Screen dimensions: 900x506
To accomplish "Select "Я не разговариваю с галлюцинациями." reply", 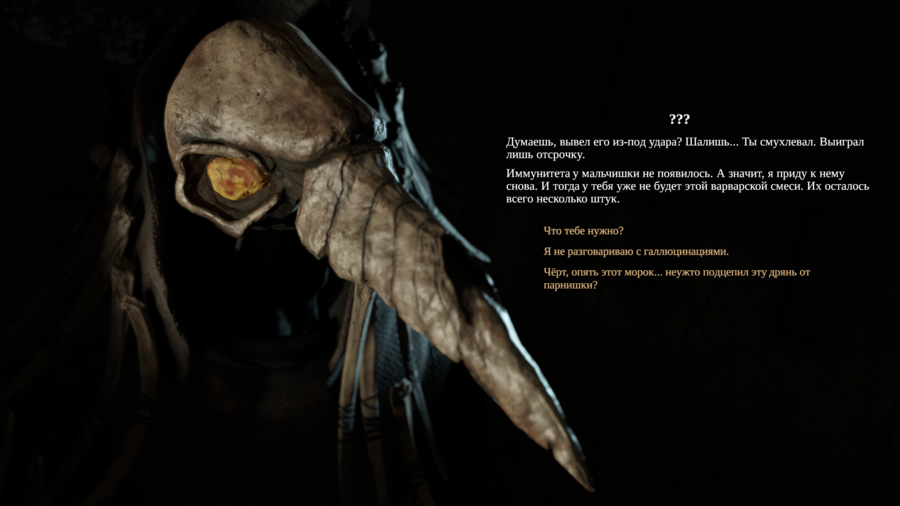I will pyautogui.click(x=636, y=252).
